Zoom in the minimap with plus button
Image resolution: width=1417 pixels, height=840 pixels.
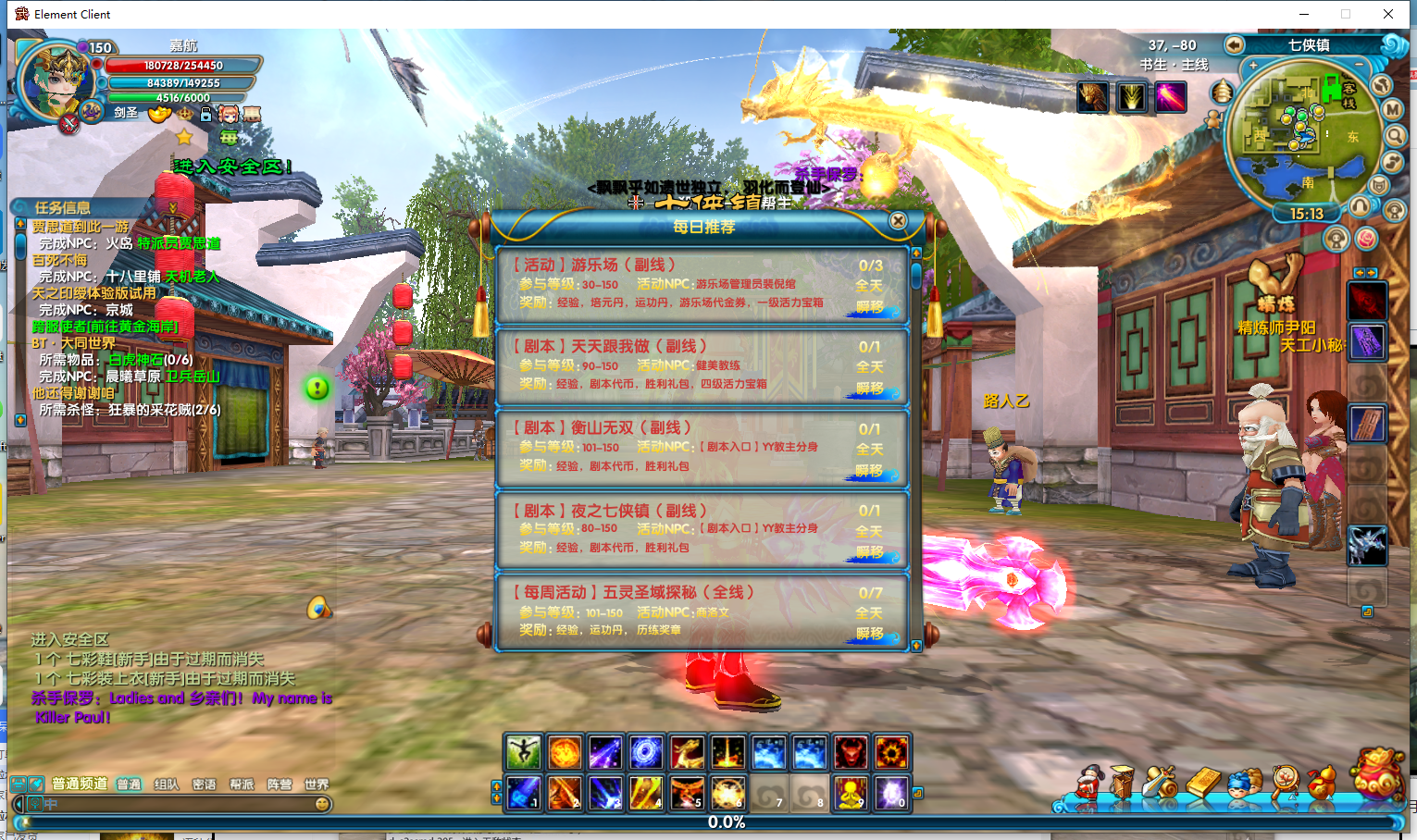click(1253, 66)
